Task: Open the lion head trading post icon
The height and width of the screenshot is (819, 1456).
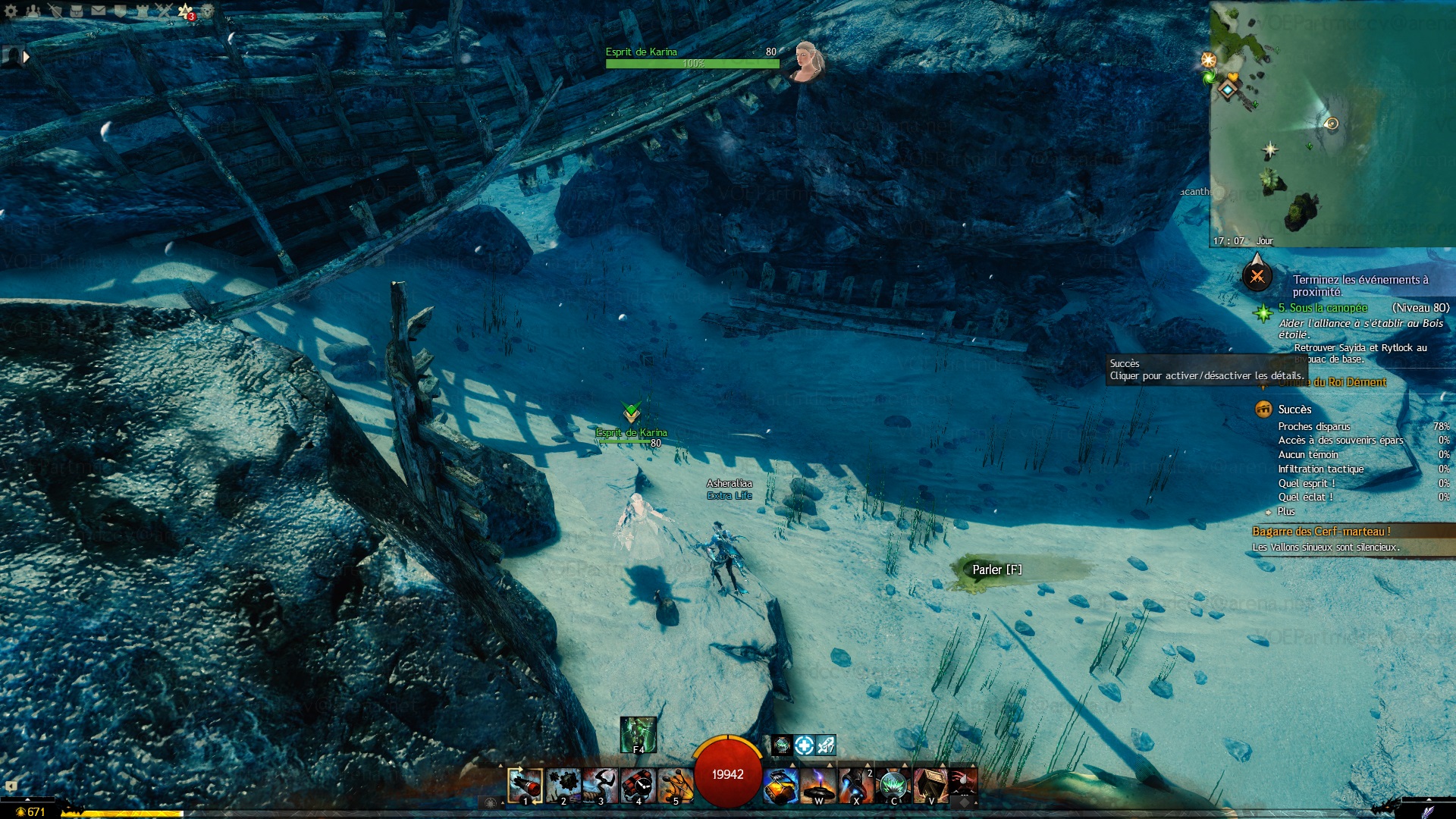Action: (207, 11)
